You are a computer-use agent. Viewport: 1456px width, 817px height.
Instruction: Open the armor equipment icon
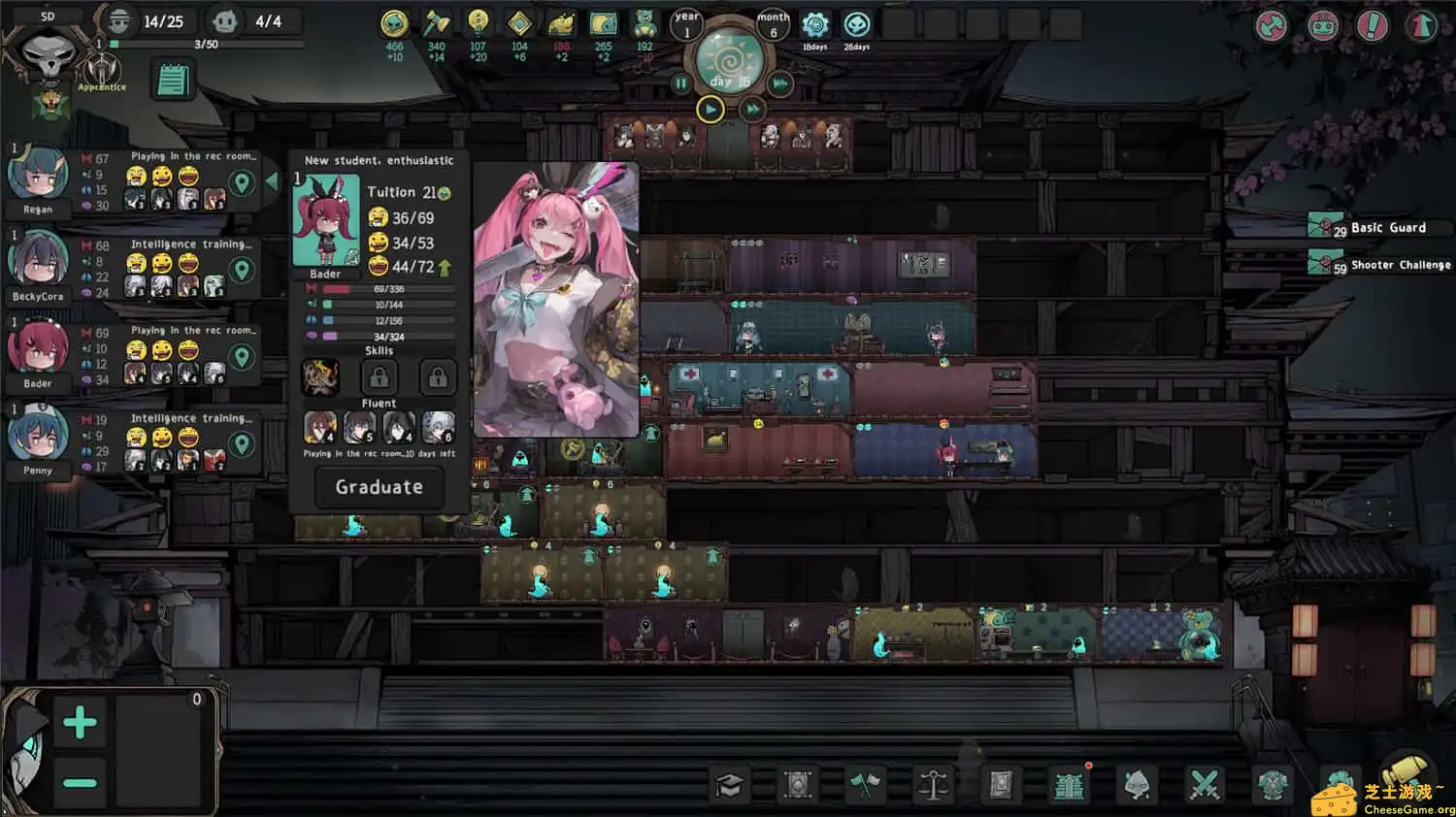click(x=1273, y=784)
